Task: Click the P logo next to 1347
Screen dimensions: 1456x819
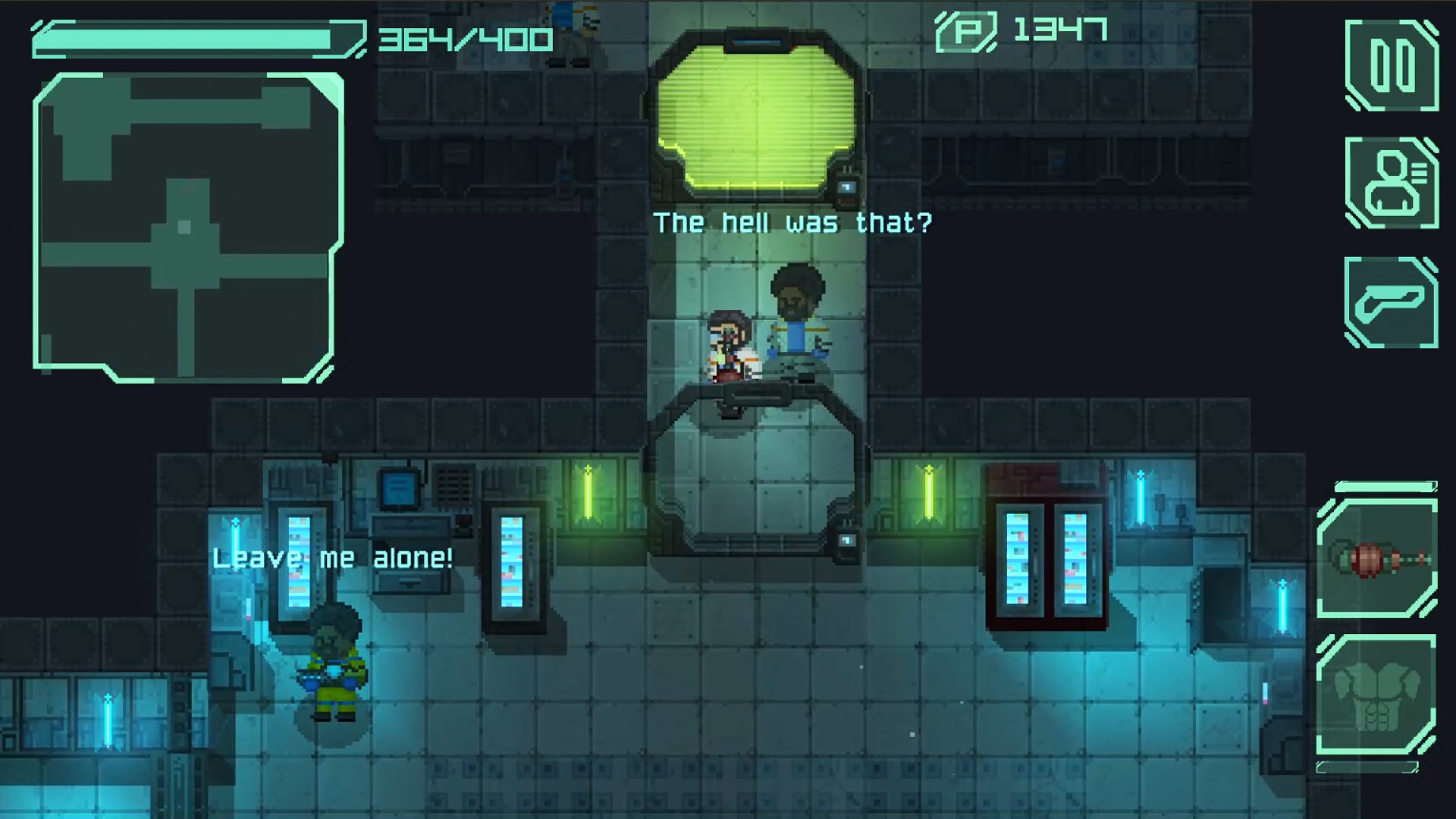Action: tap(967, 30)
